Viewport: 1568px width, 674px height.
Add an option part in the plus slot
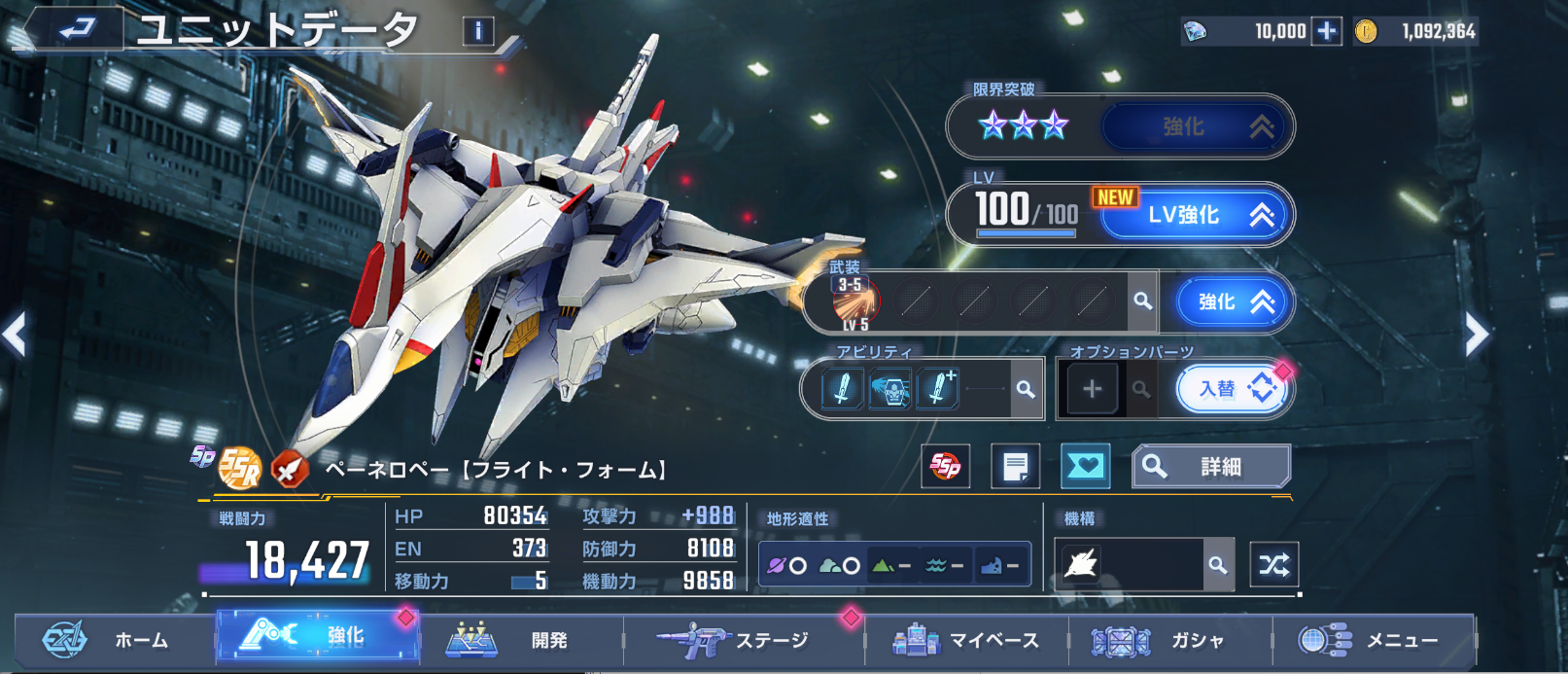[x=1092, y=389]
